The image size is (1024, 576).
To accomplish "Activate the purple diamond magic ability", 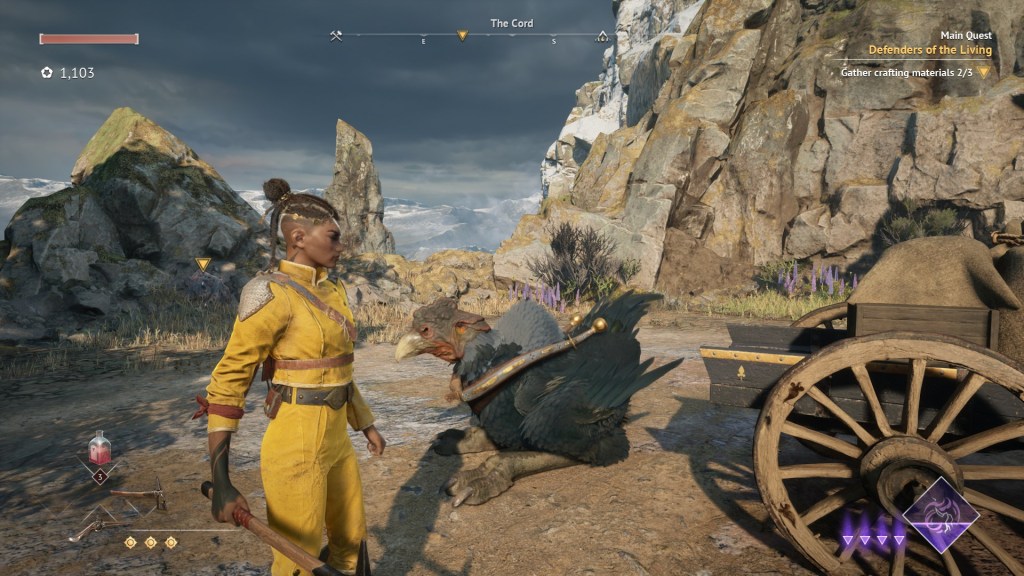I will pyautogui.click(x=941, y=515).
